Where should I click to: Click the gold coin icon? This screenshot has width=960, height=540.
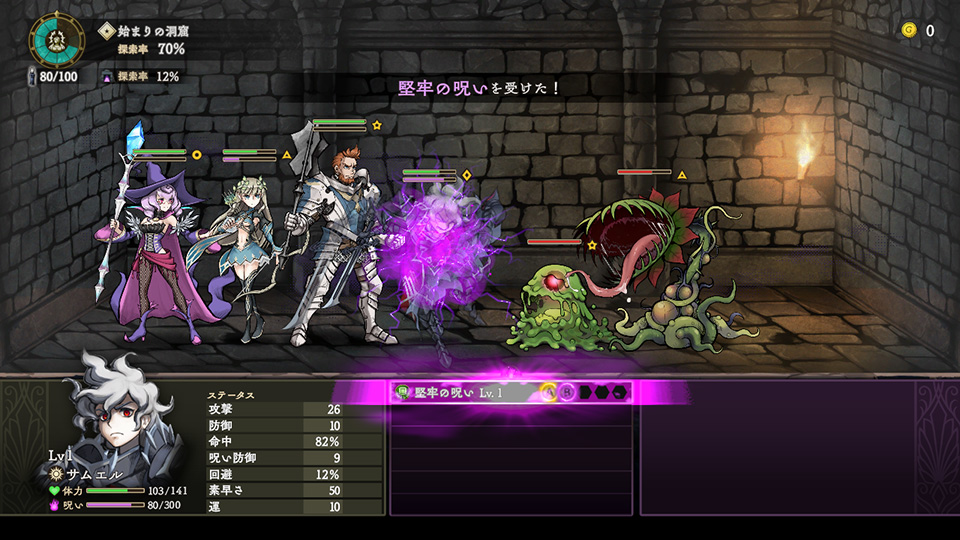tap(909, 30)
